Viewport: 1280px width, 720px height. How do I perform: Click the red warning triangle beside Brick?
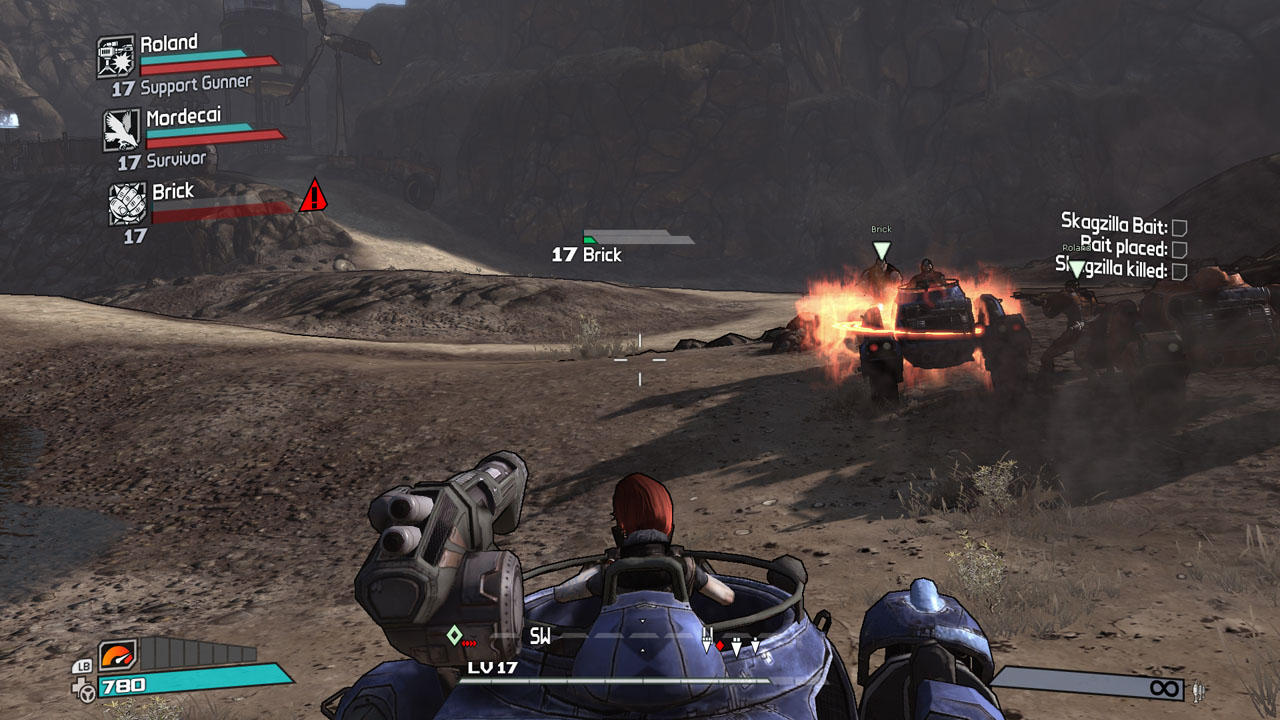click(x=313, y=196)
